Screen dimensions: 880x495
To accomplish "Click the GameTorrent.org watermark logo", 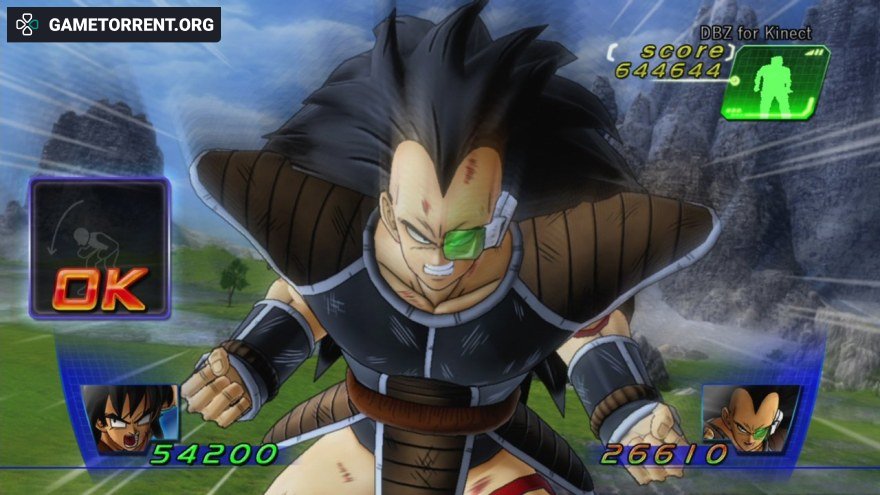I will pos(114,24).
